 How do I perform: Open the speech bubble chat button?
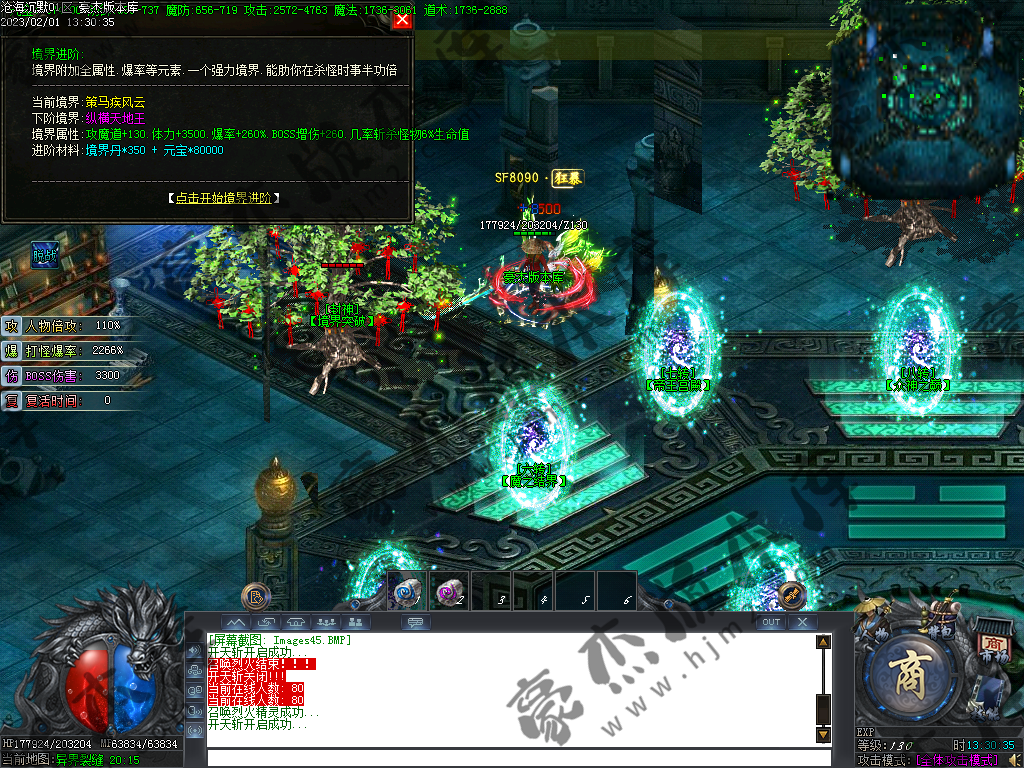pyautogui.click(x=416, y=622)
